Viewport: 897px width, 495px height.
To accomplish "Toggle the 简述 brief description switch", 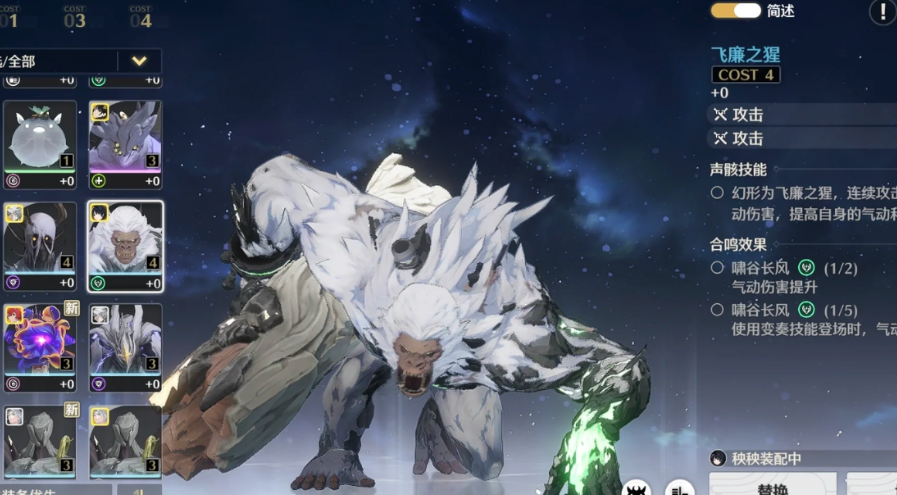I will click(735, 11).
